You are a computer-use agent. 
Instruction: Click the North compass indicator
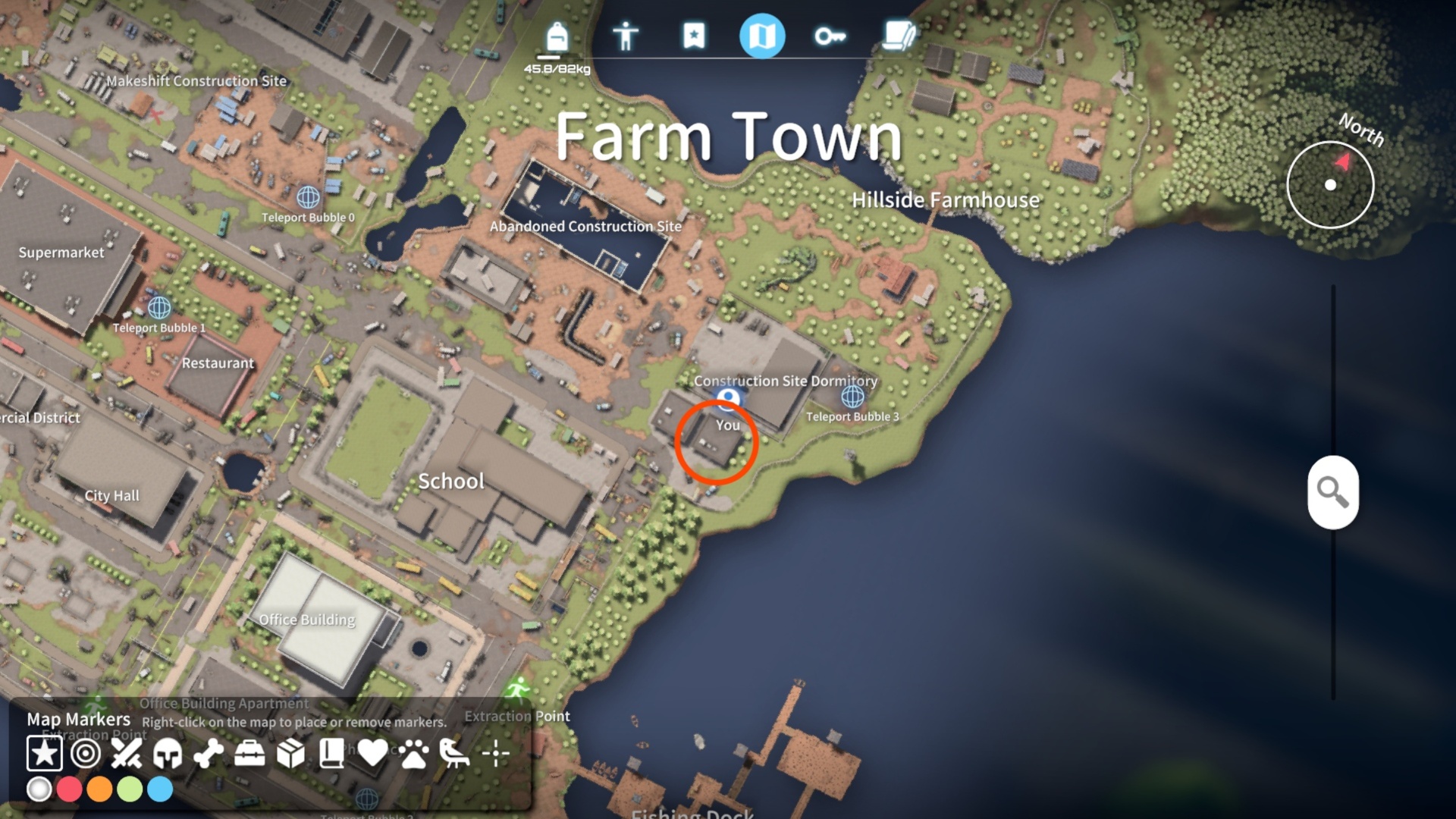tap(1332, 185)
